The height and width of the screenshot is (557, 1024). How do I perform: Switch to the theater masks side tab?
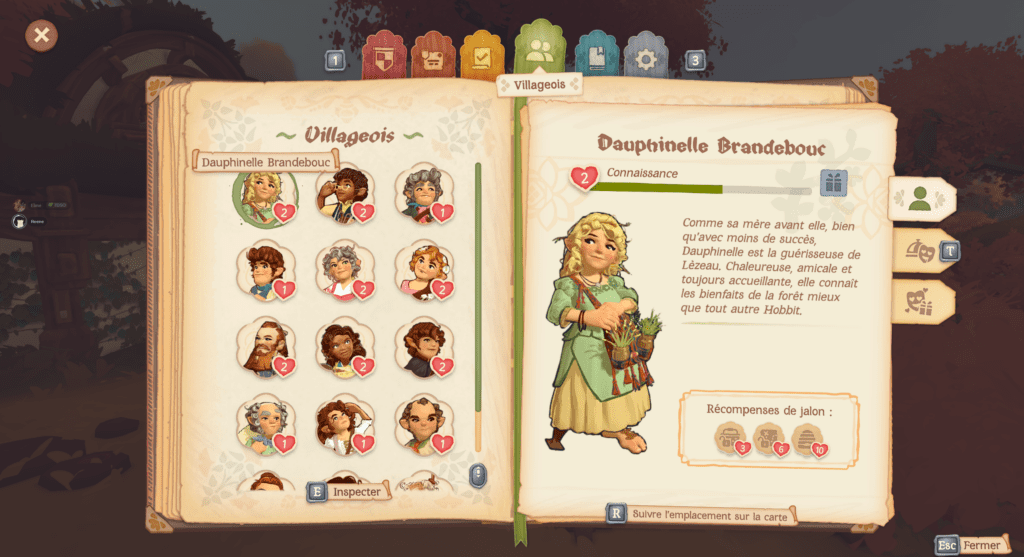pos(918,250)
